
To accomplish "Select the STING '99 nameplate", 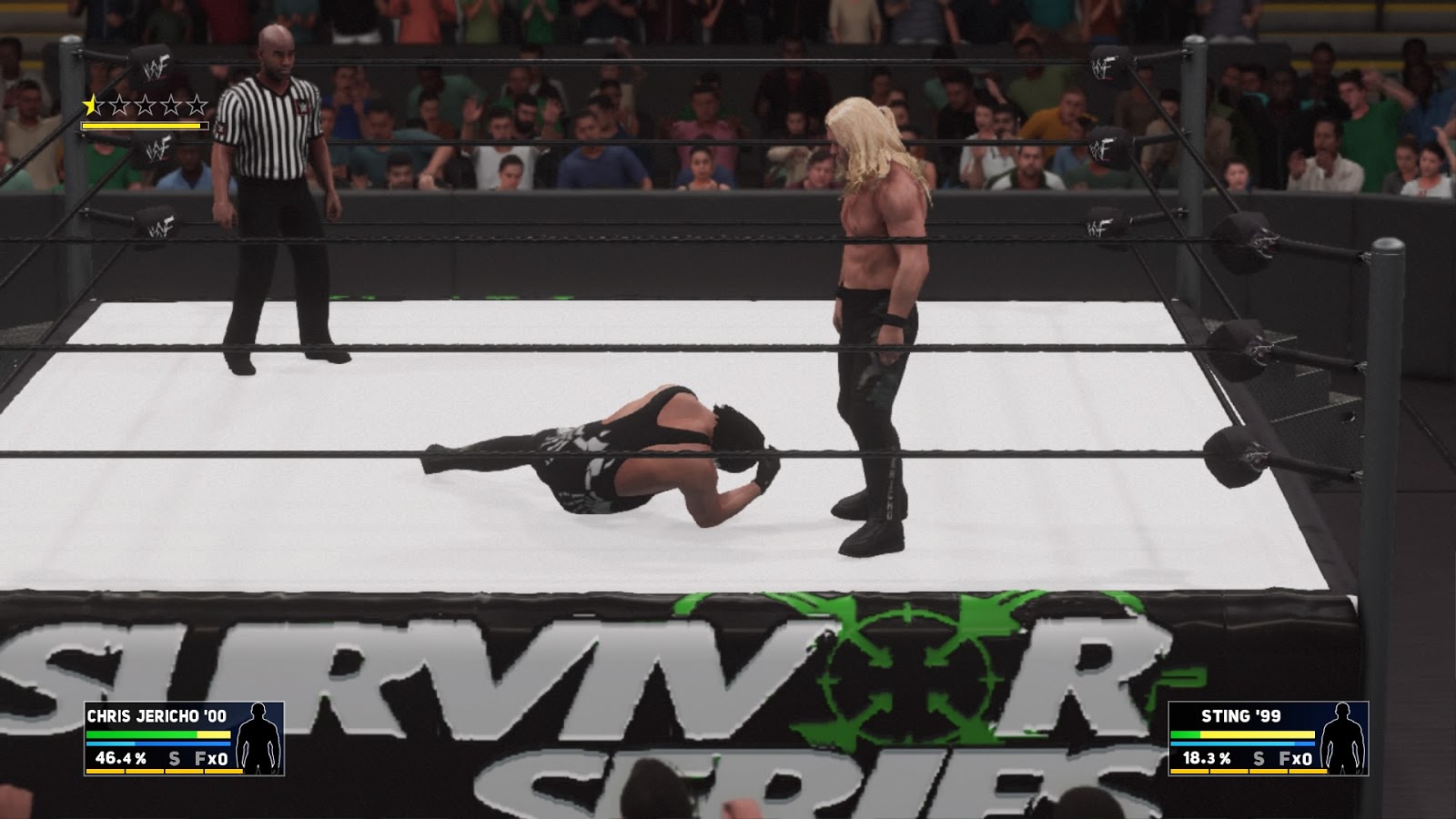I will 1240,715.
